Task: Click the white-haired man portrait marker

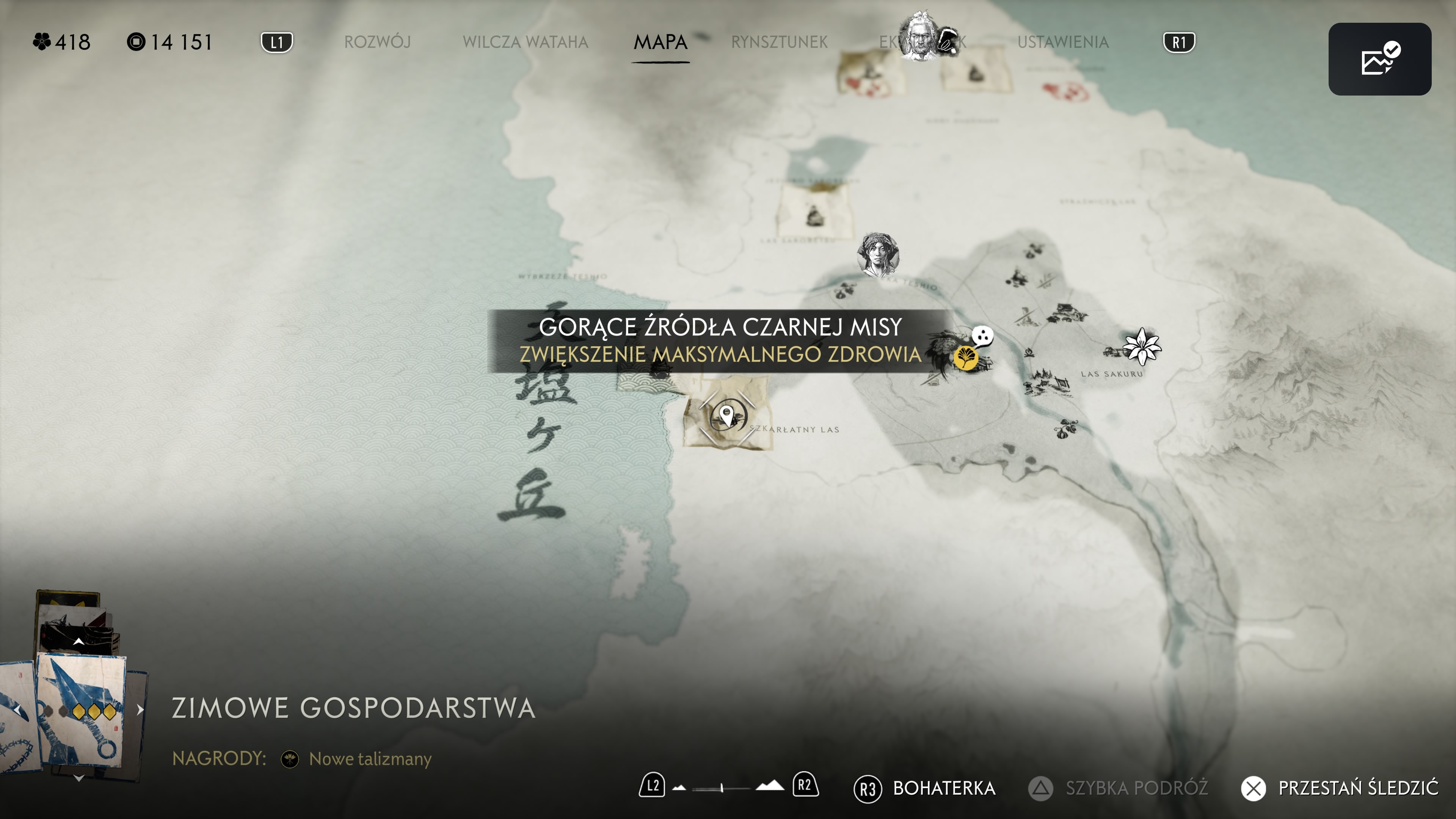Action: coord(920,37)
